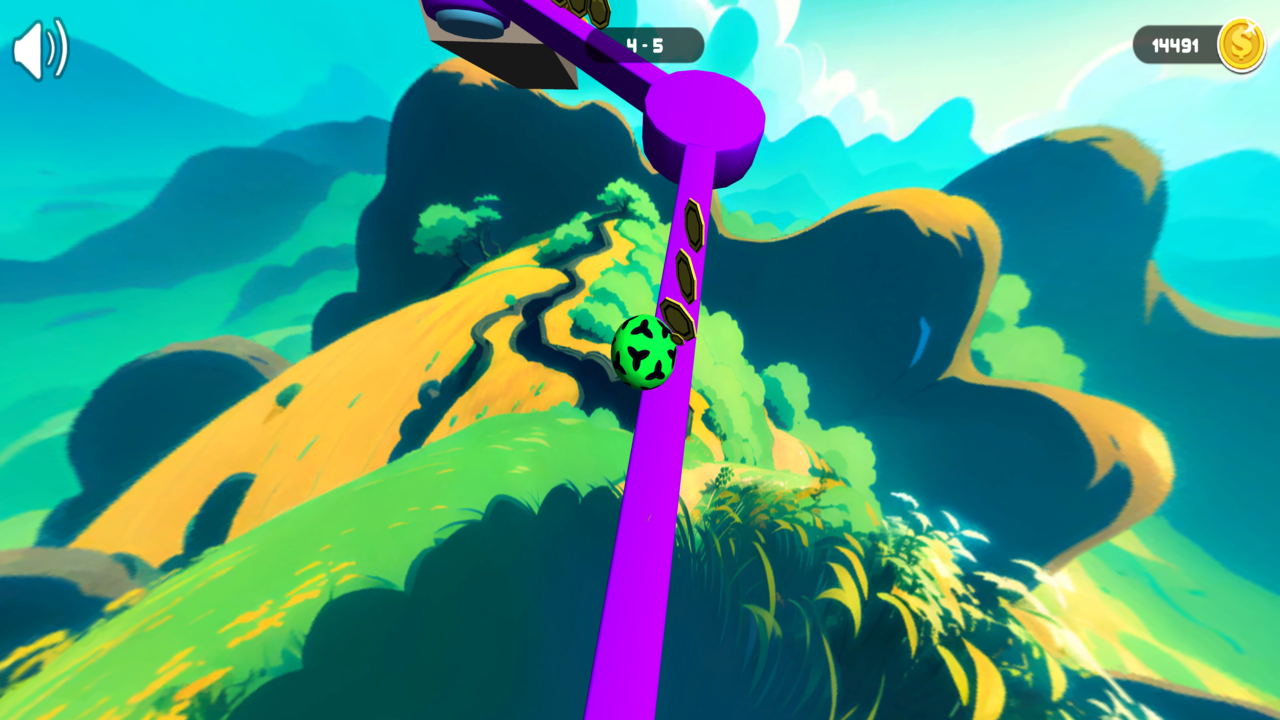Open the level indicator showing 4 - 5
Screen dimensions: 1280x720
point(645,43)
